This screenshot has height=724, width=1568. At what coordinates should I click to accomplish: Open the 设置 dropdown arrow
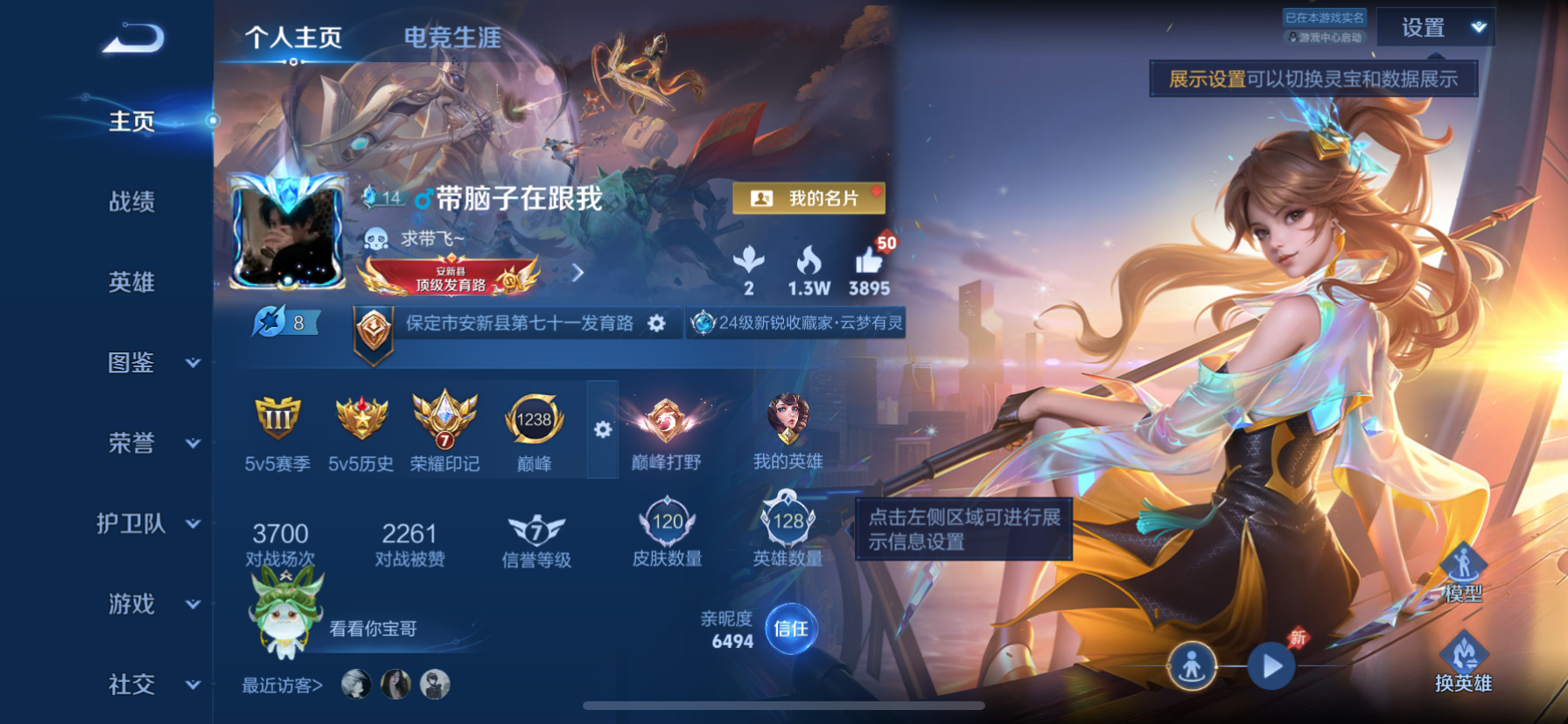1477,27
